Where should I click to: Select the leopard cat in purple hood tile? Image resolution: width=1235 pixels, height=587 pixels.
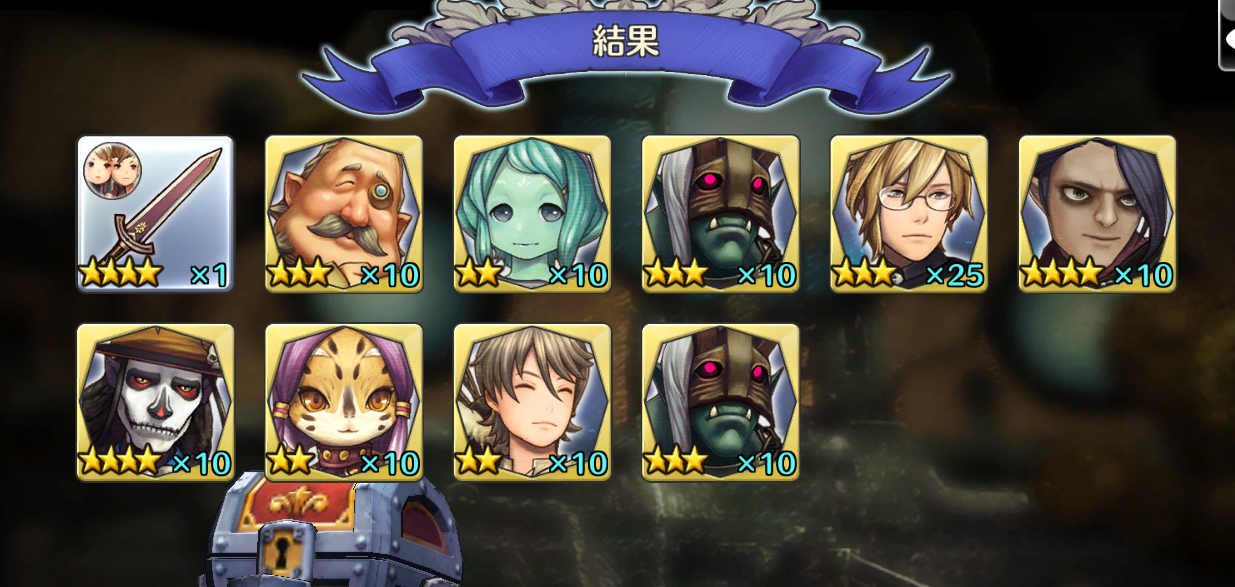(344, 401)
